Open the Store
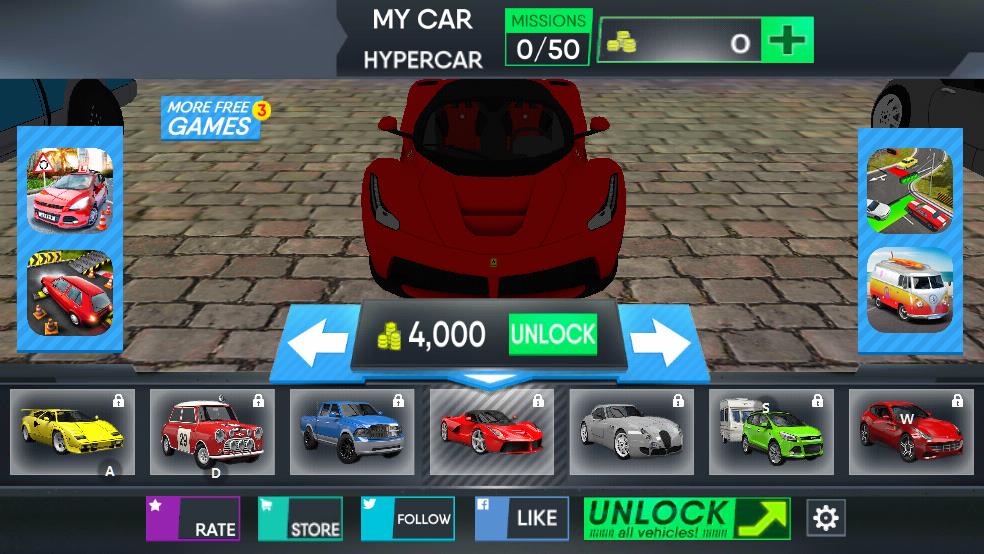Image resolution: width=984 pixels, height=554 pixels. (x=300, y=519)
